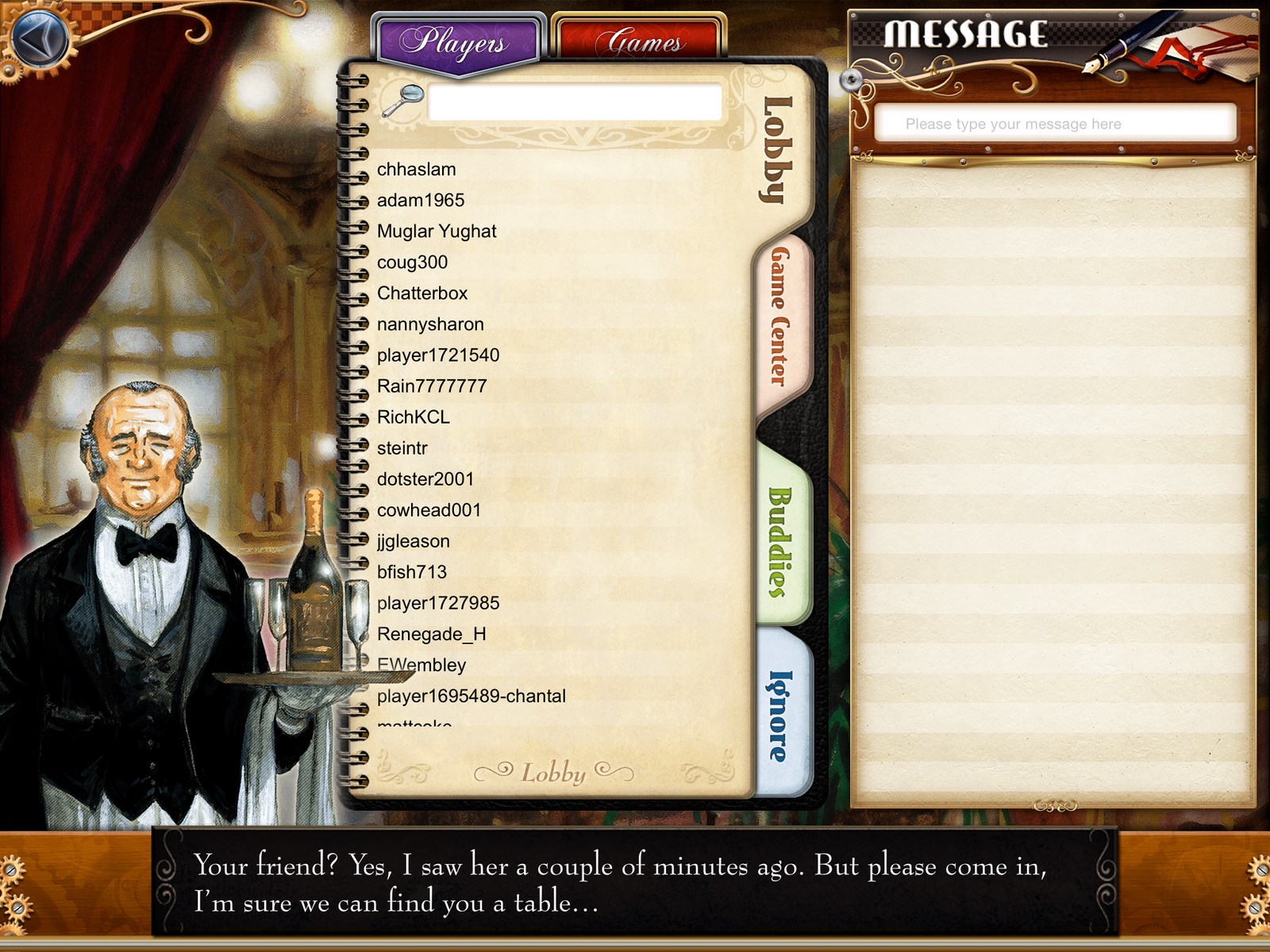Open the Game Center side tab
Image resolution: width=1270 pixels, height=952 pixels.
tap(780, 316)
